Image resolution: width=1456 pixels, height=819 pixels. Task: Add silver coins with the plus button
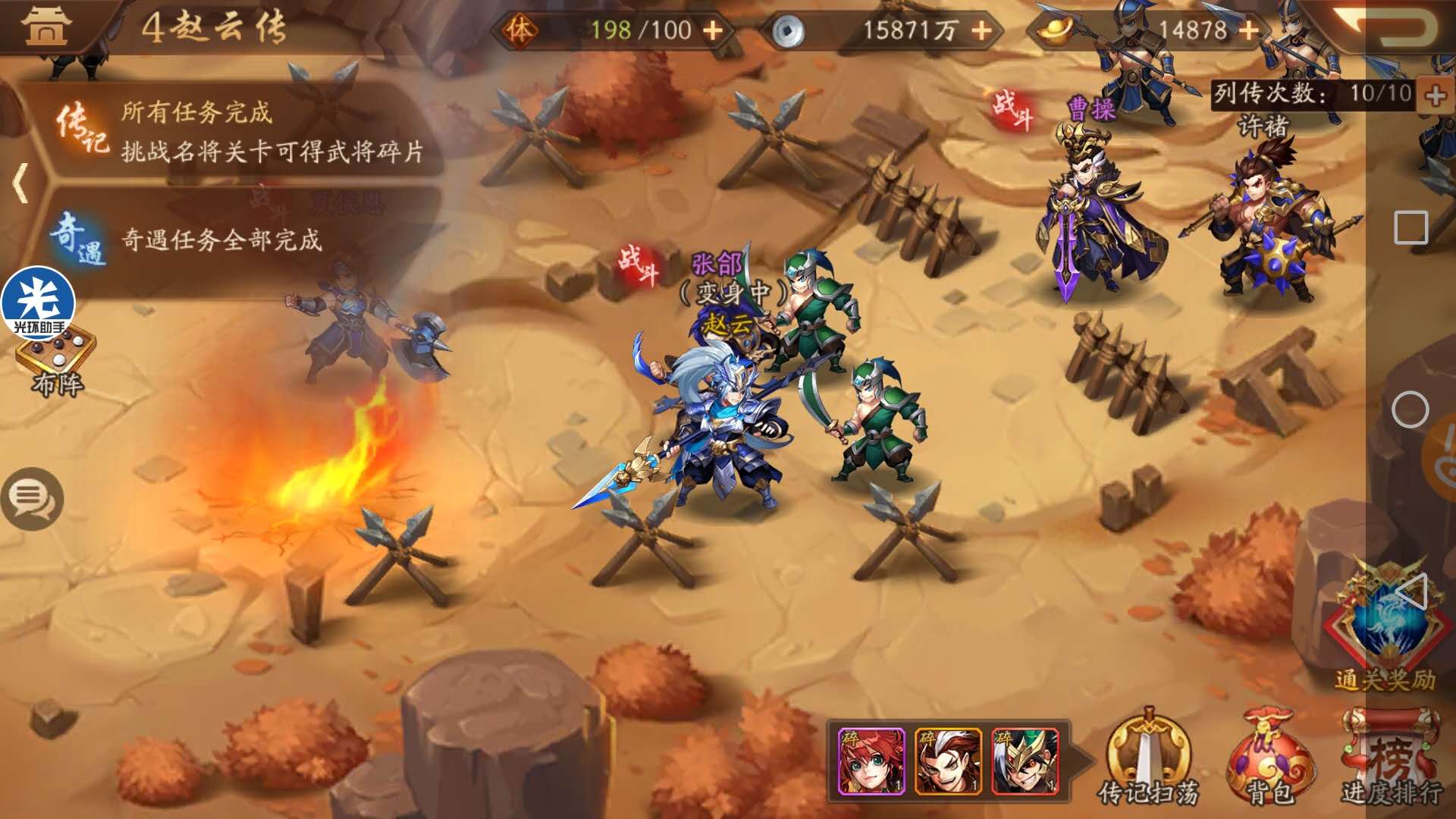click(x=981, y=30)
